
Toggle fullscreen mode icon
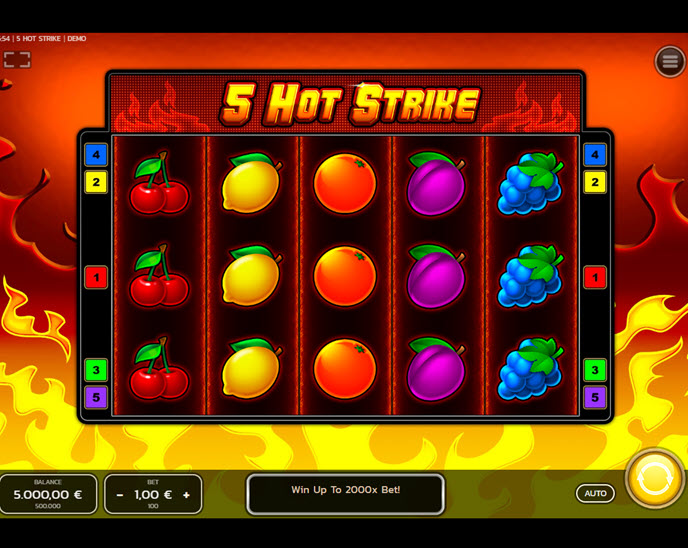[17, 60]
